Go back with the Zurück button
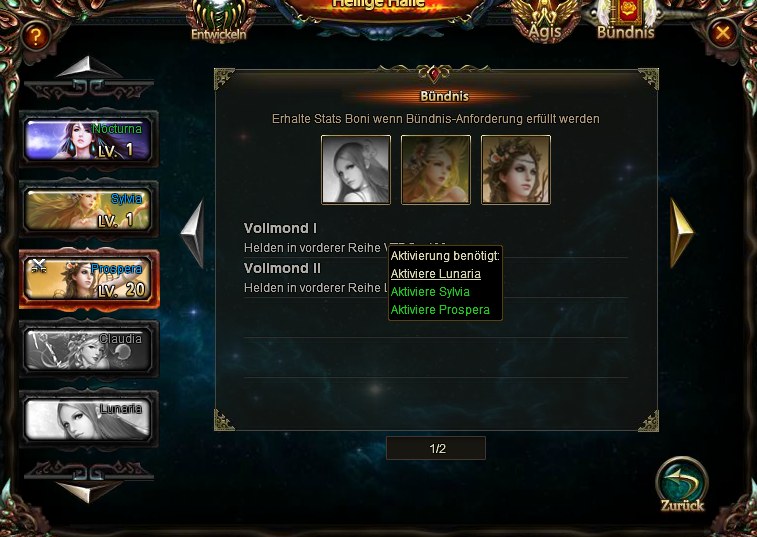 [x=682, y=484]
